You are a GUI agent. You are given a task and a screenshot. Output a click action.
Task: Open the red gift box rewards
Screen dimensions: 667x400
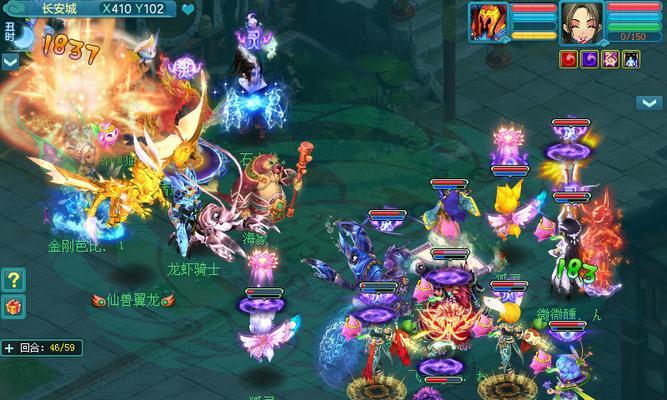click(13, 305)
